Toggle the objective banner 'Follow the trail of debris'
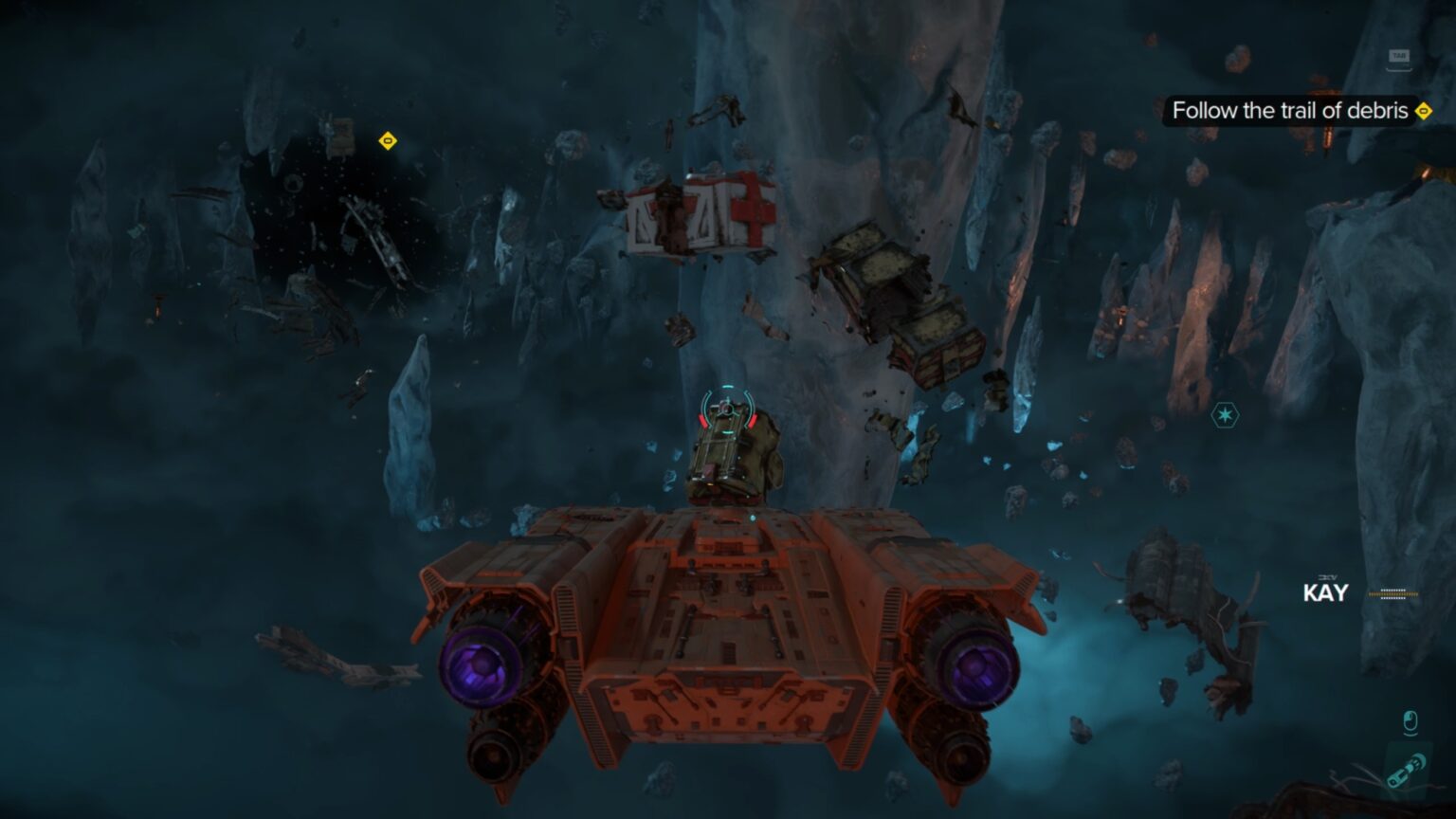Viewport: 1456px width, 819px height. tap(1290, 111)
